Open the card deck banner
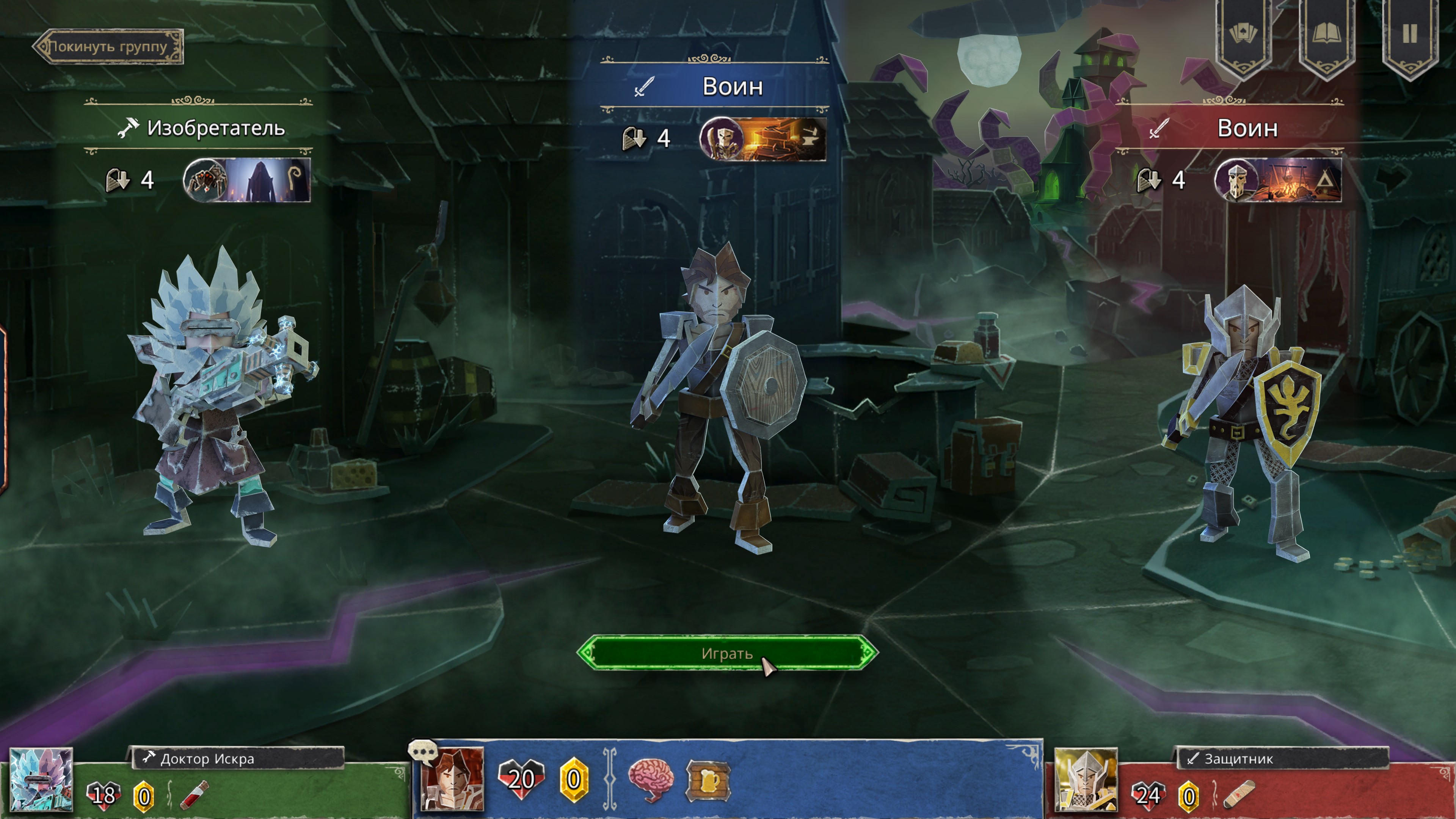This screenshot has width=1456, height=819. tap(1243, 35)
